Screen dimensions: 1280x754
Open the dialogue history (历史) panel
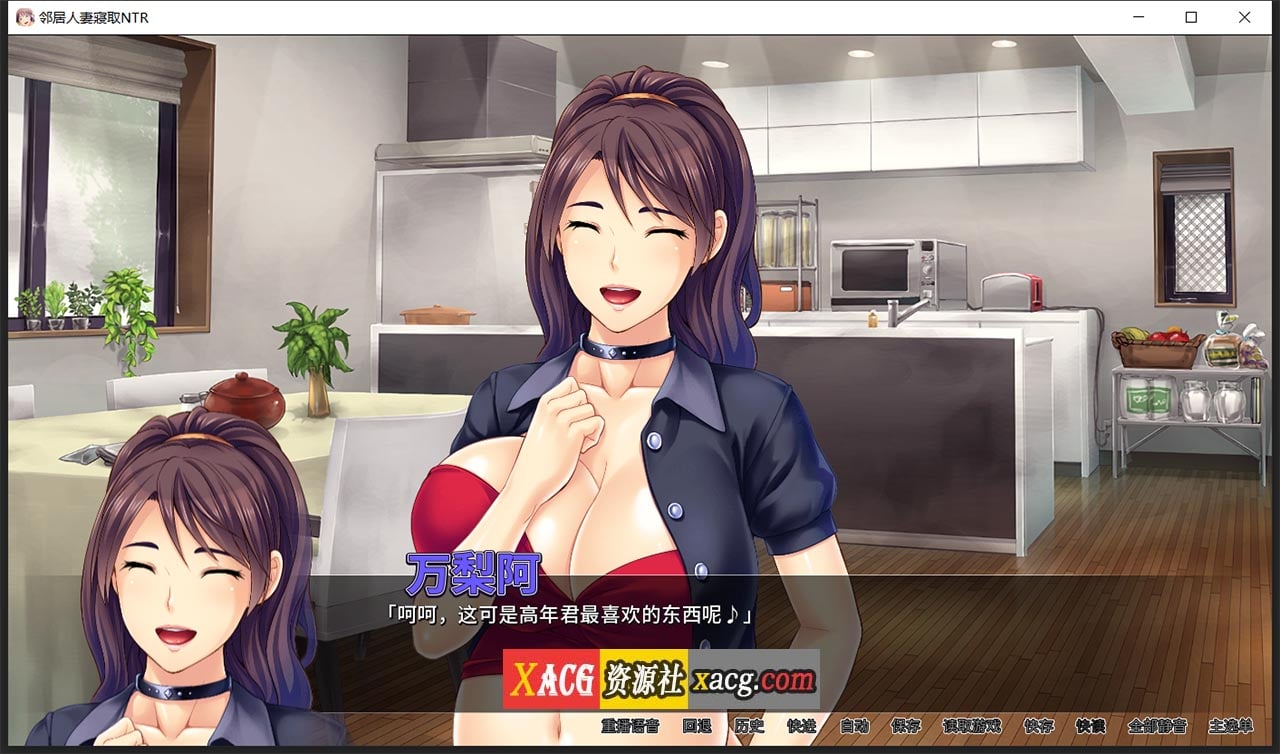749,727
